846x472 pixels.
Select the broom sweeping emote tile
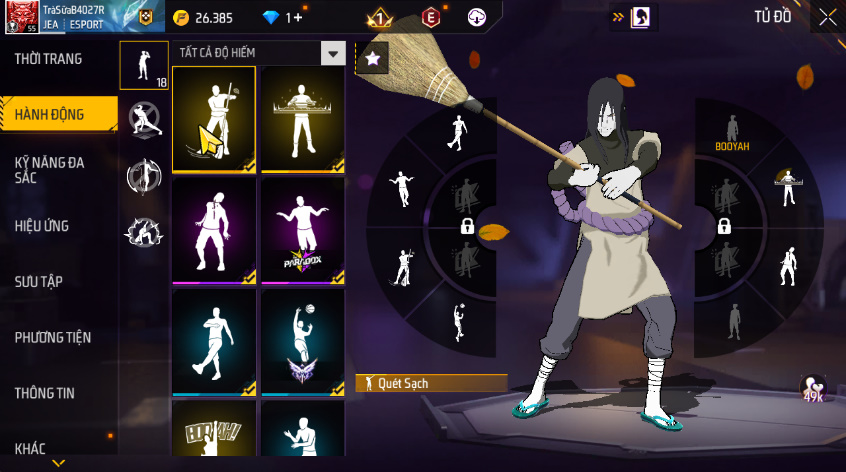pyautogui.click(x=213, y=119)
